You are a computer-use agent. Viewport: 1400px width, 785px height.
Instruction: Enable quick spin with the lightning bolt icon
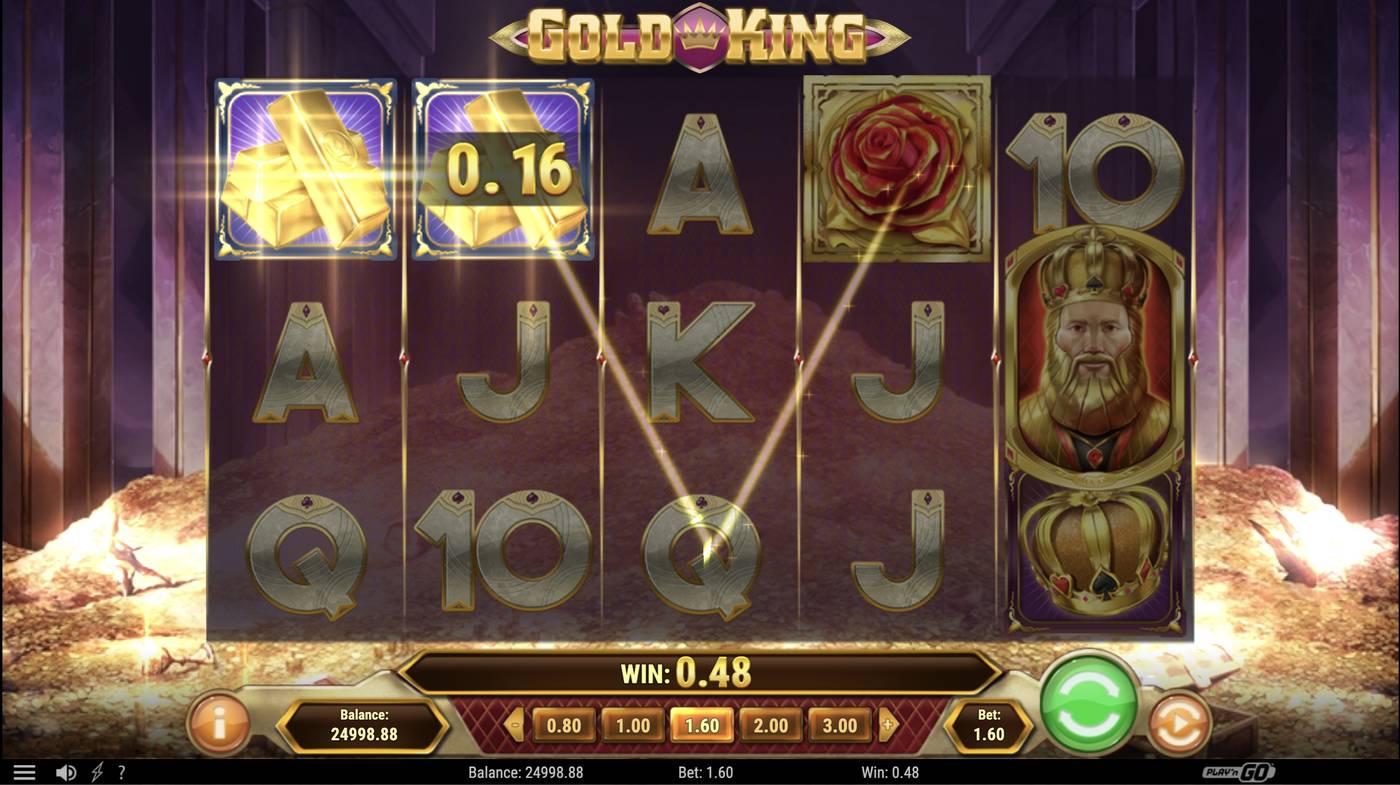click(95, 771)
